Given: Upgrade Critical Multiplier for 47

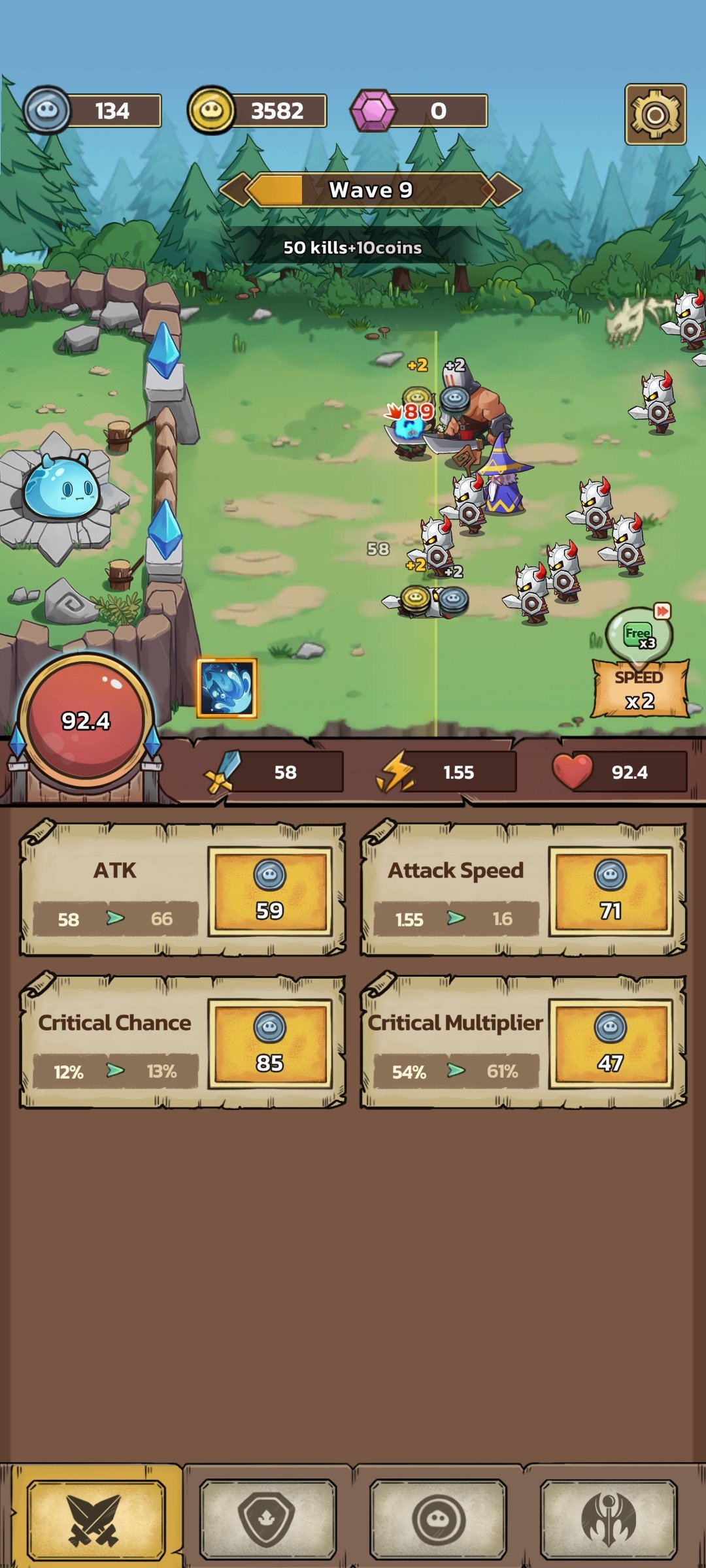Looking at the screenshot, I should [611, 1044].
